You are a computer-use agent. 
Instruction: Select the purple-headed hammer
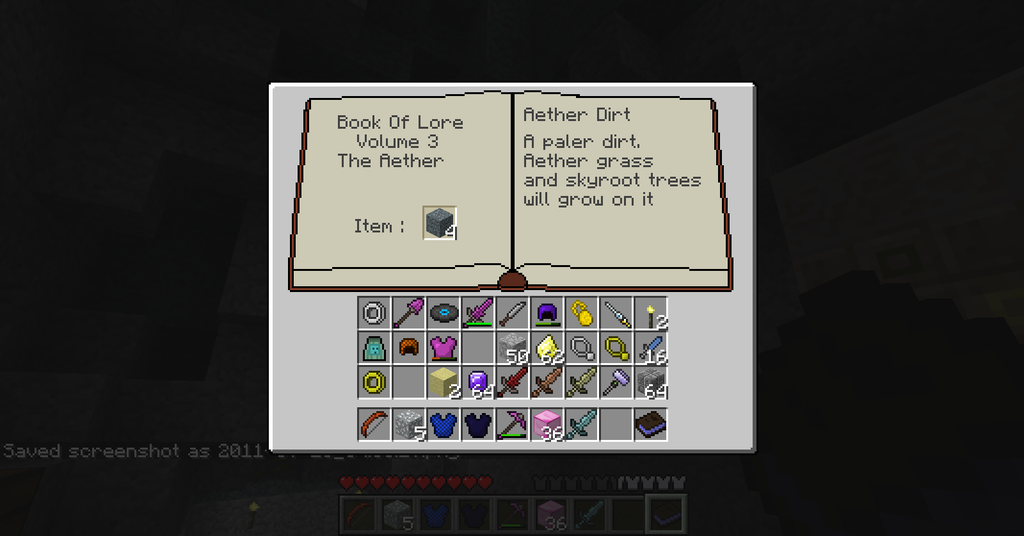[x=615, y=382]
